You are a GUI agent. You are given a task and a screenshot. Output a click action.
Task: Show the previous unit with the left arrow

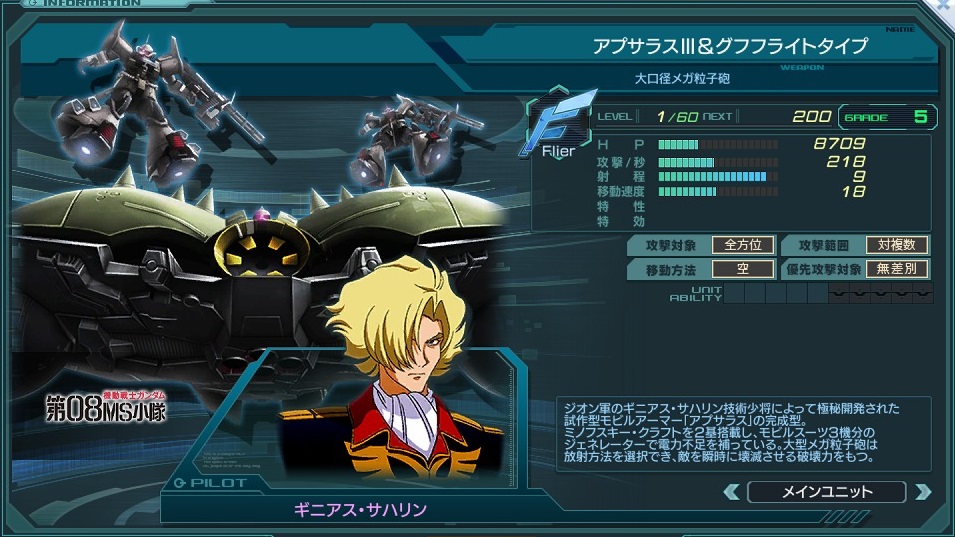point(732,492)
